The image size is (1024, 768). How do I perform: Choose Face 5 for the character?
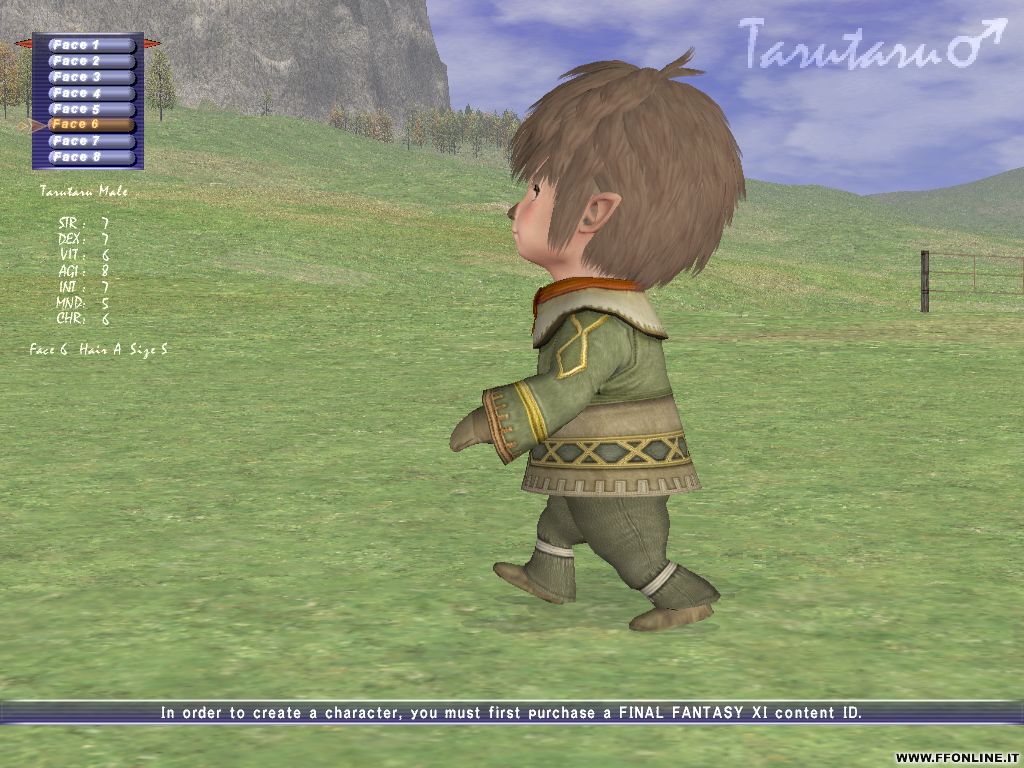pos(91,109)
